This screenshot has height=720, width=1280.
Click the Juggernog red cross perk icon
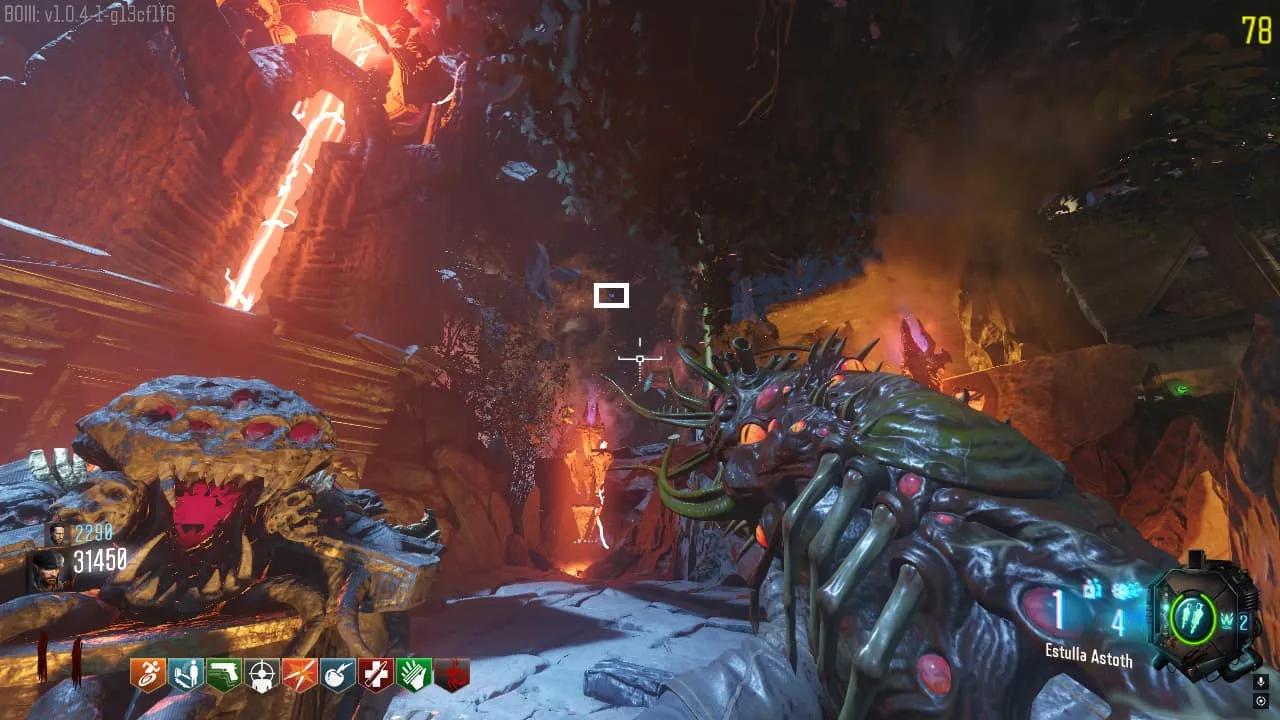click(376, 675)
